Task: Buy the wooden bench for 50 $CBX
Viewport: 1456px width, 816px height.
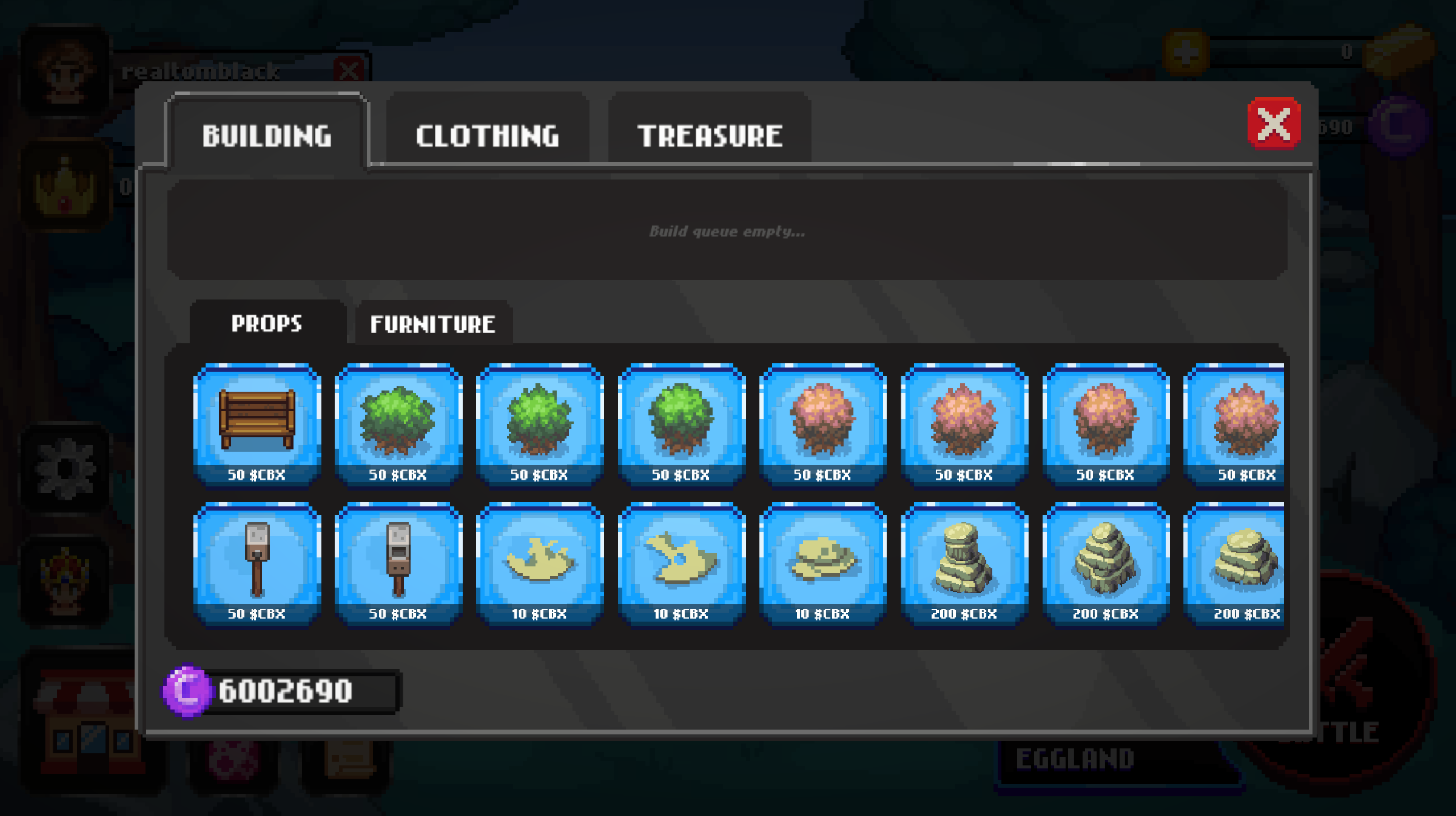Action: coord(257,425)
